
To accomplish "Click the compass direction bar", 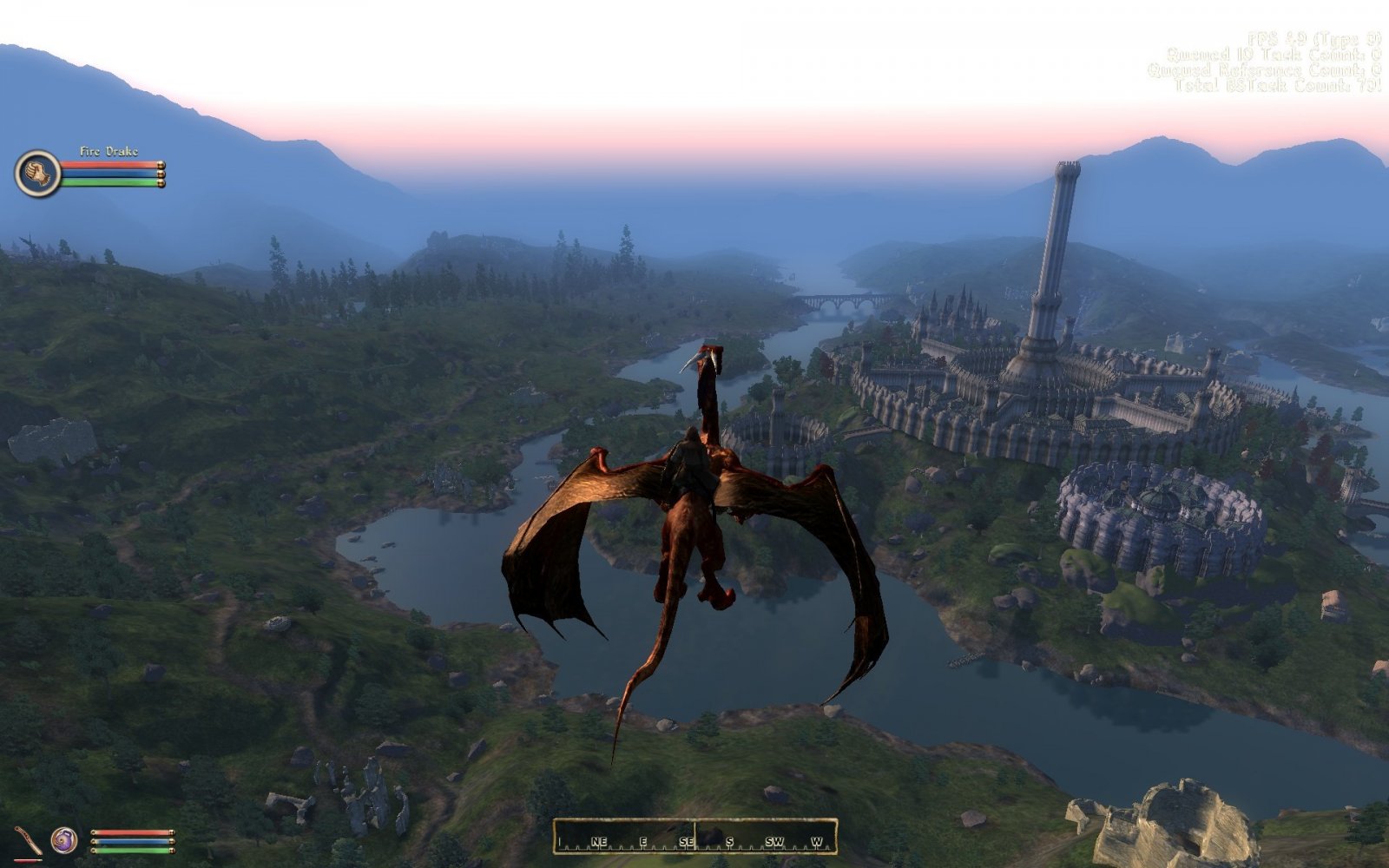I will tap(694, 838).
